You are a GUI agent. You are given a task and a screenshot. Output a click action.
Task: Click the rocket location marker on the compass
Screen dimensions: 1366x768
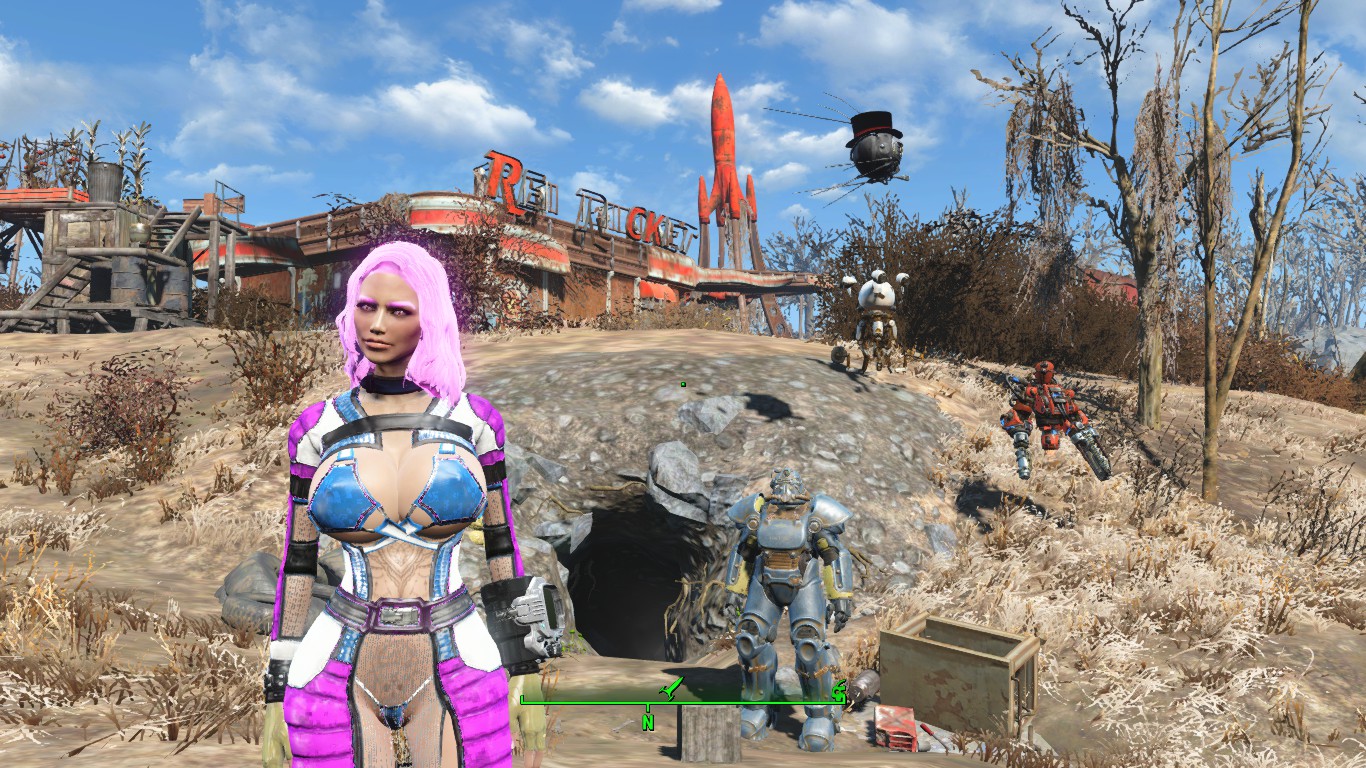tap(672, 688)
